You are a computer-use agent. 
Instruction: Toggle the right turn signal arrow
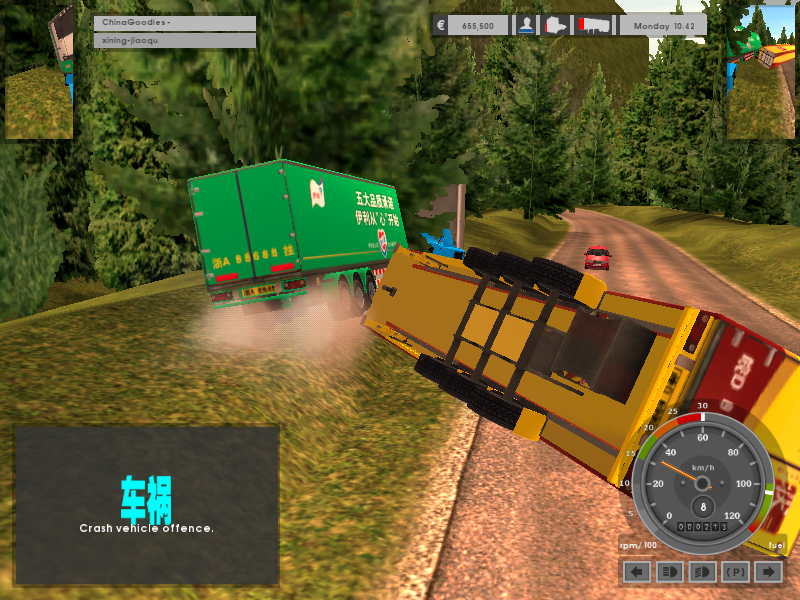coord(768,571)
